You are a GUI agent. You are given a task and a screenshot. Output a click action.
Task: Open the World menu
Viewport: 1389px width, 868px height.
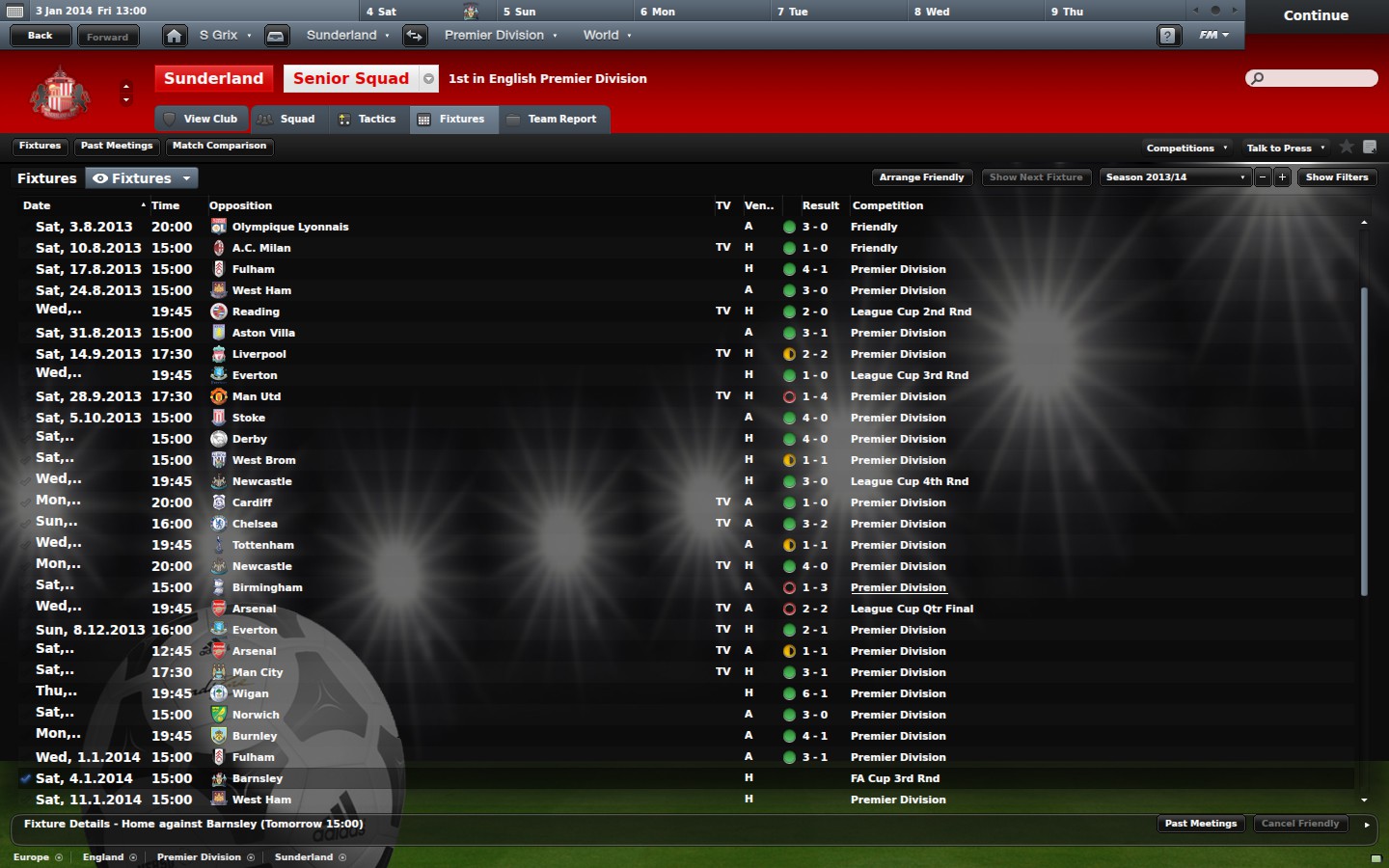607,36
